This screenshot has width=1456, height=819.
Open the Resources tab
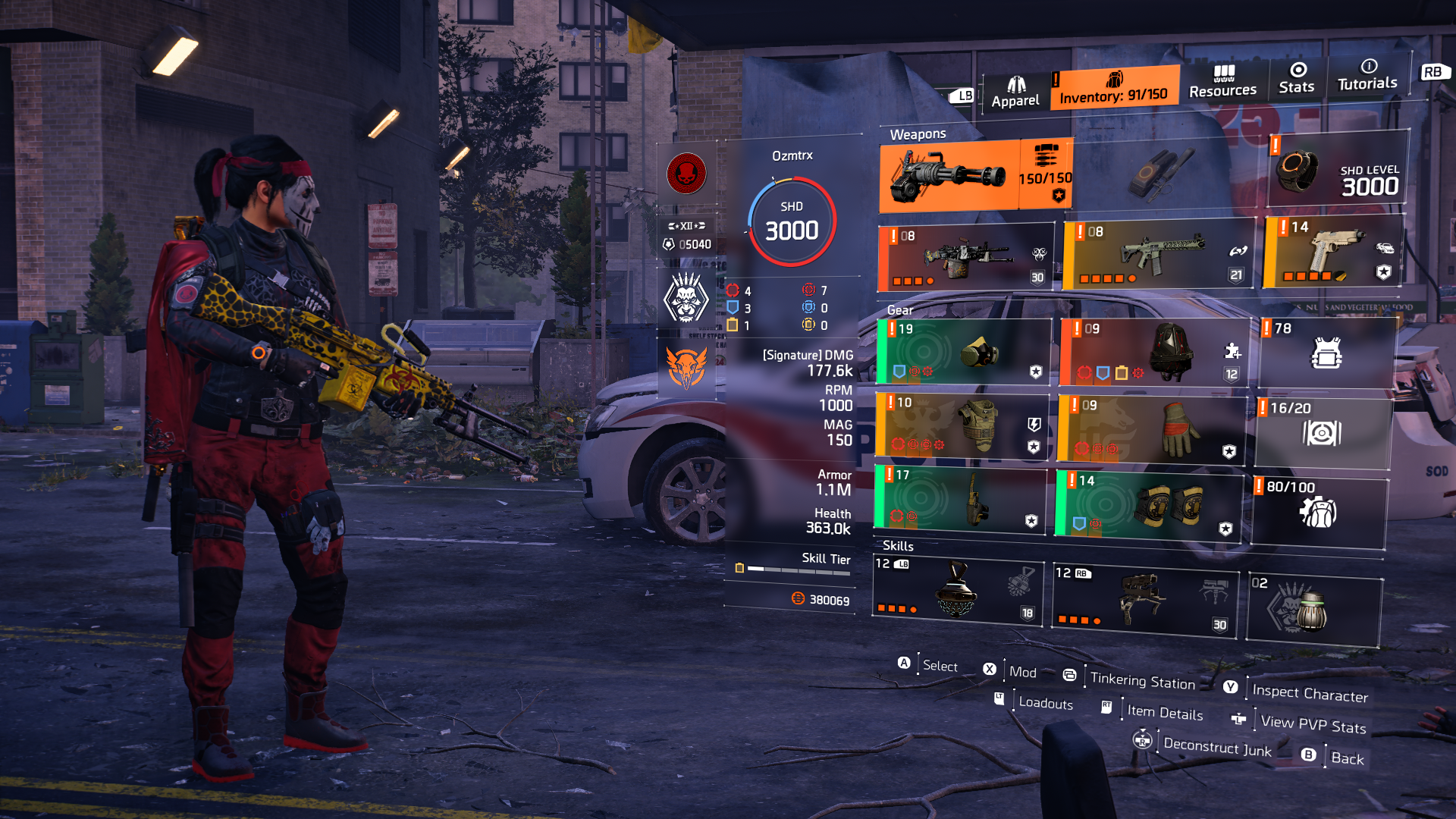tap(1224, 82)
